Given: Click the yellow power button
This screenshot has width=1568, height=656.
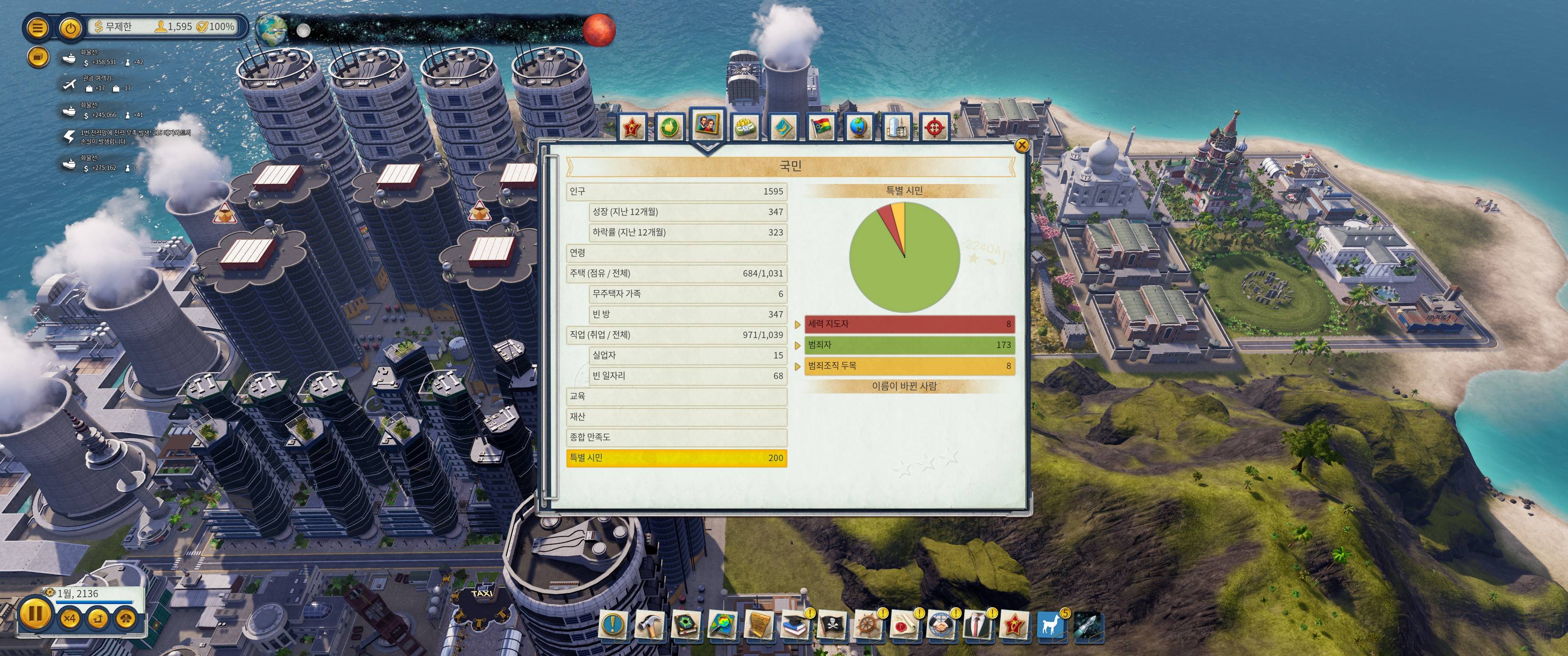Looking at the screenshot, I should [71, 28].
